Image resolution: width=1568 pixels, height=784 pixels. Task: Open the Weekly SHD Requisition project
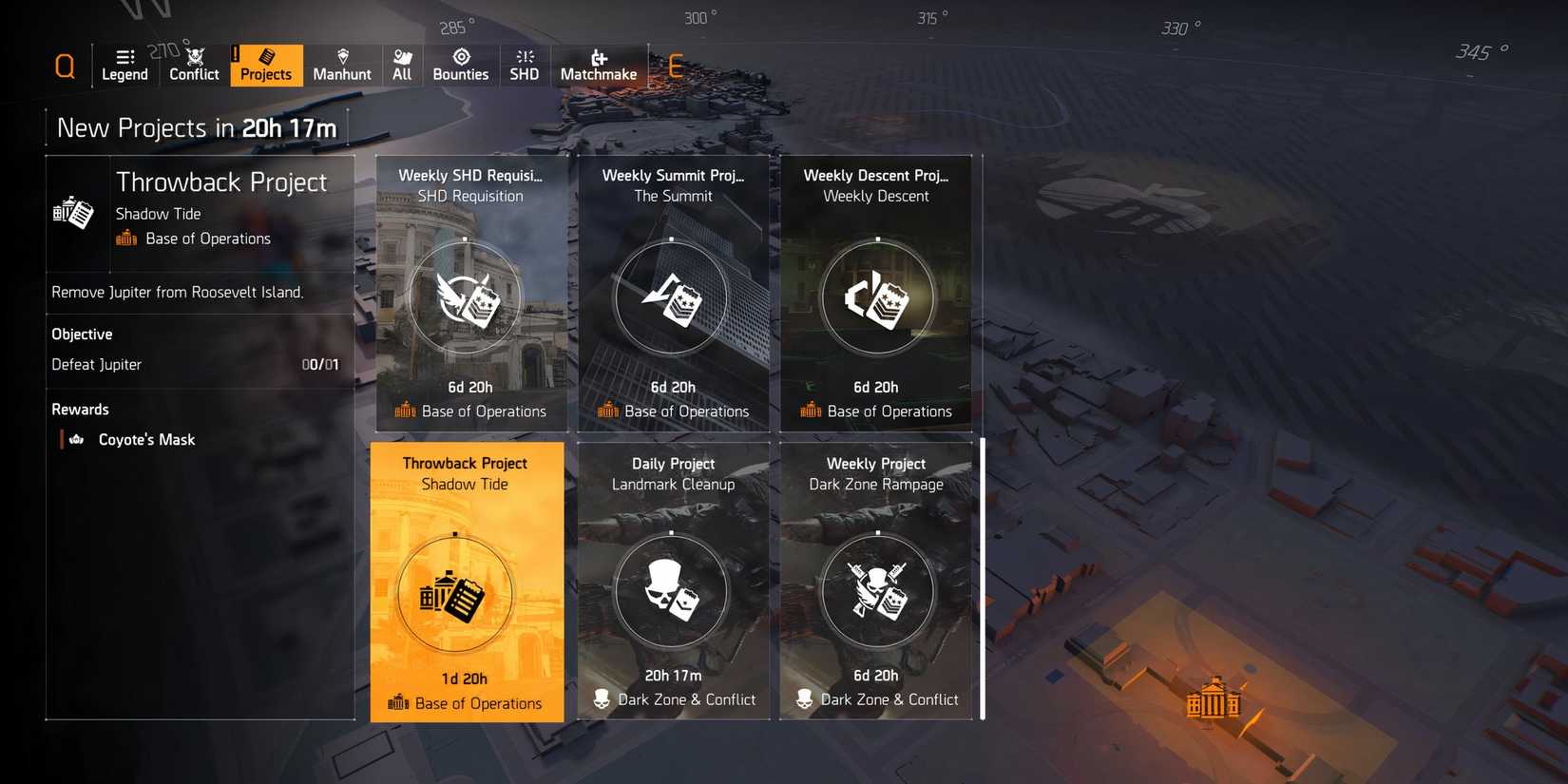click(x=471, y=295)
